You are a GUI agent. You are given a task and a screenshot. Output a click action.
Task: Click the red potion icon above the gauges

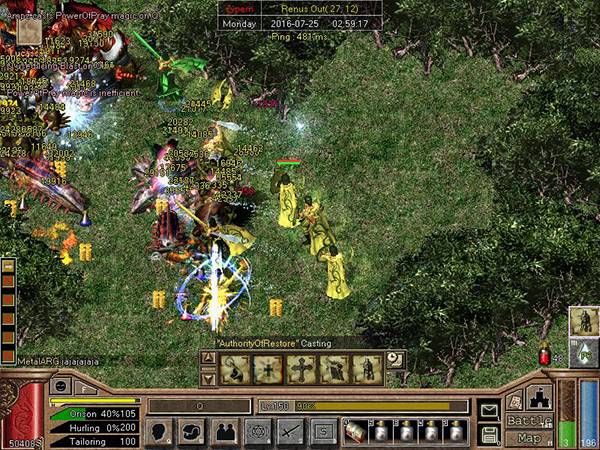544,355
